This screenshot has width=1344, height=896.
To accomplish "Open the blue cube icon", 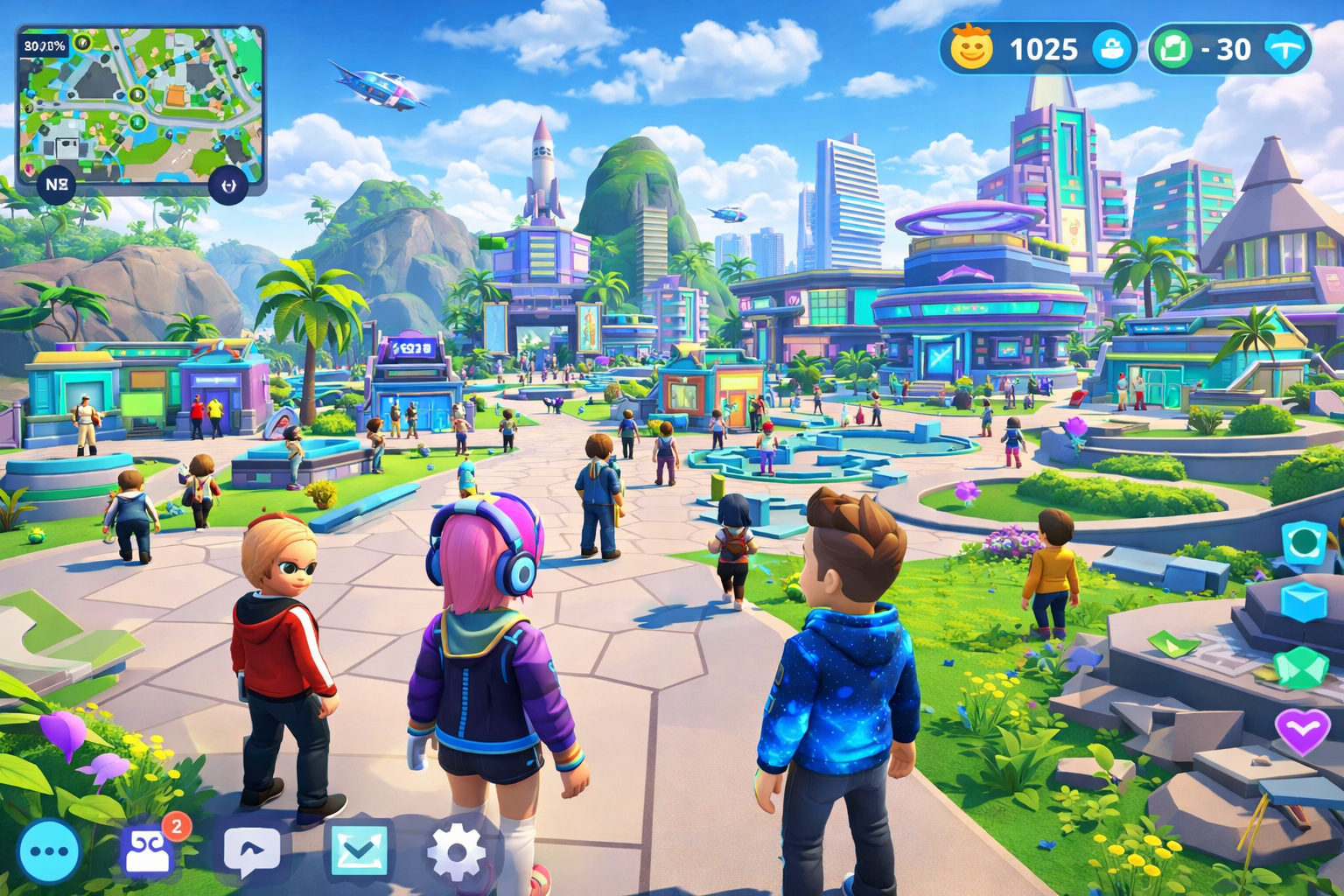I will click(x=1305, y=603).
